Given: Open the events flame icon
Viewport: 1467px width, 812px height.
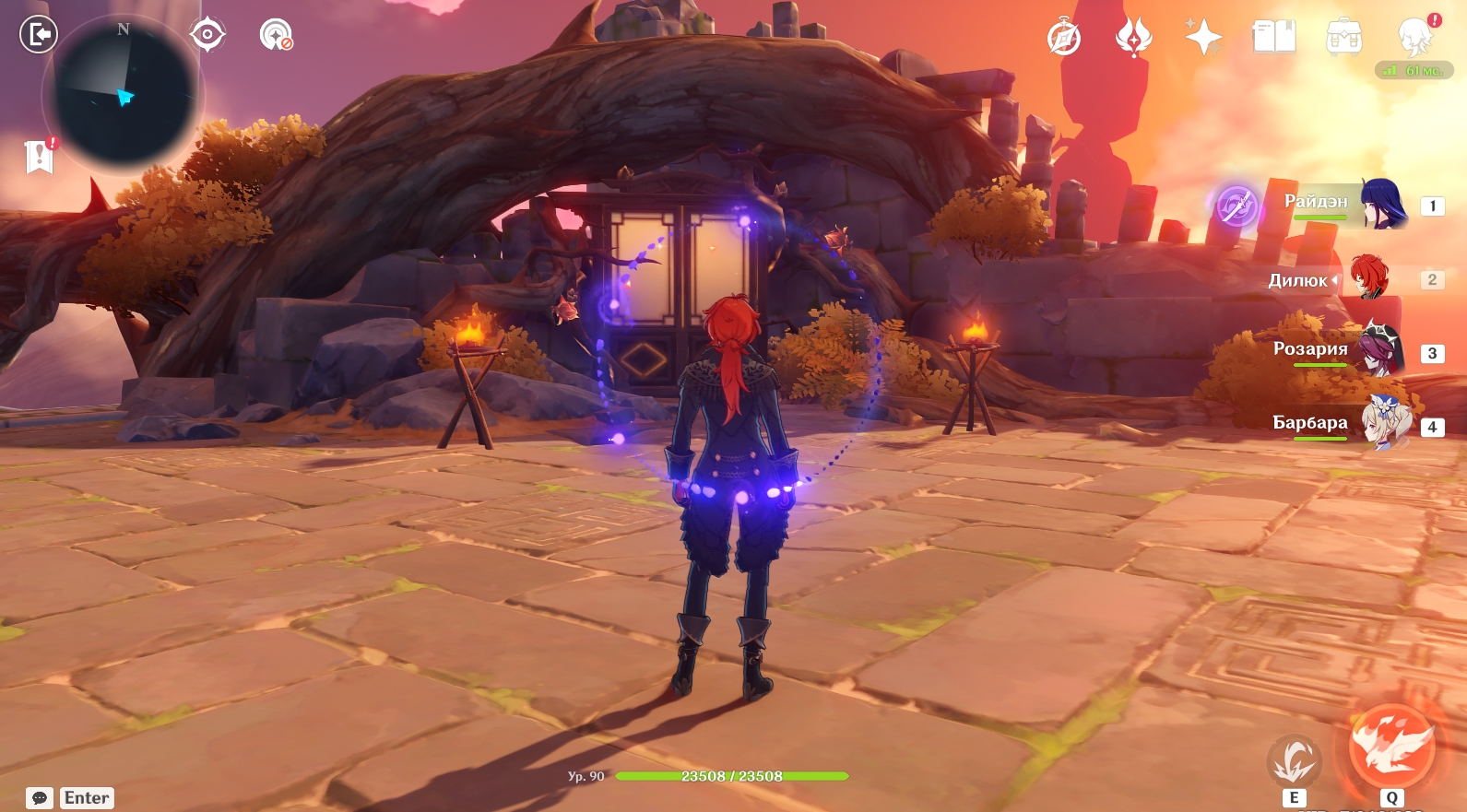Looking at the screenshot, I should pos(1133,38).
